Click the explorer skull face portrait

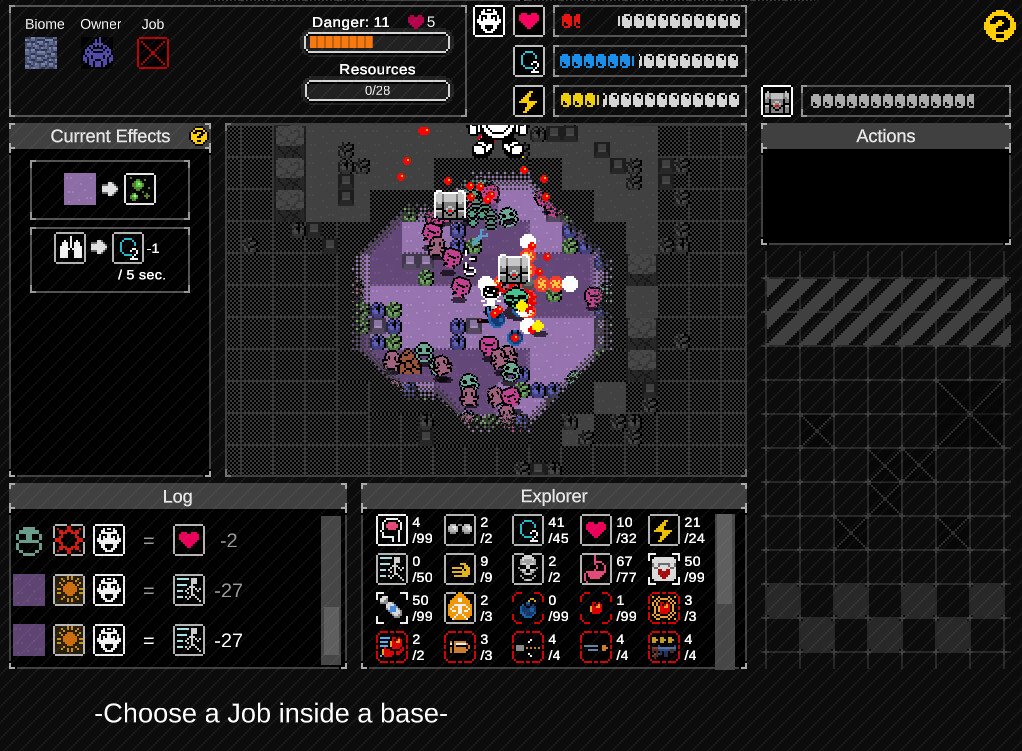tap(489, 21)
